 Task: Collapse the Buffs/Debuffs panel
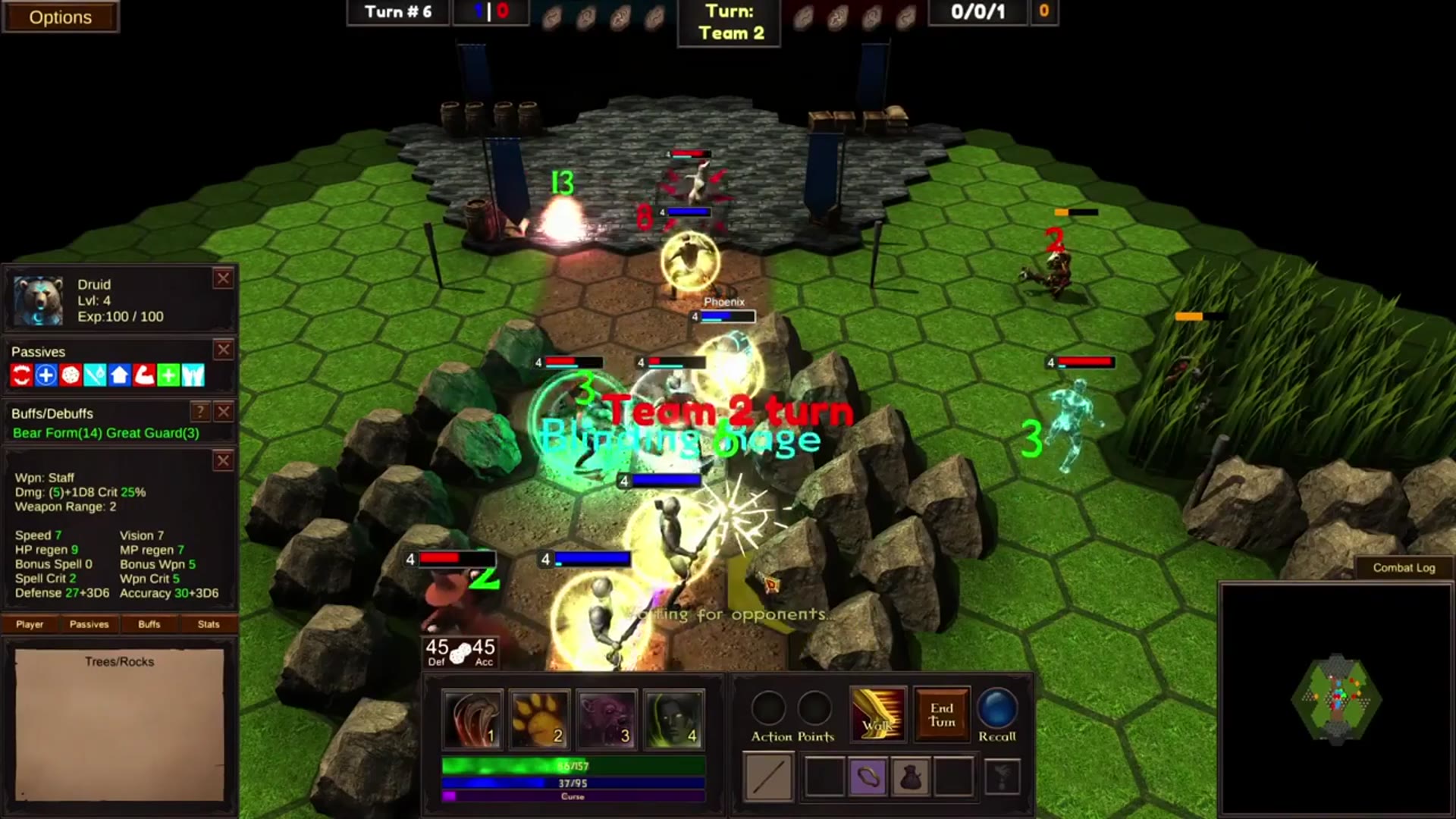tap(223, 413)
